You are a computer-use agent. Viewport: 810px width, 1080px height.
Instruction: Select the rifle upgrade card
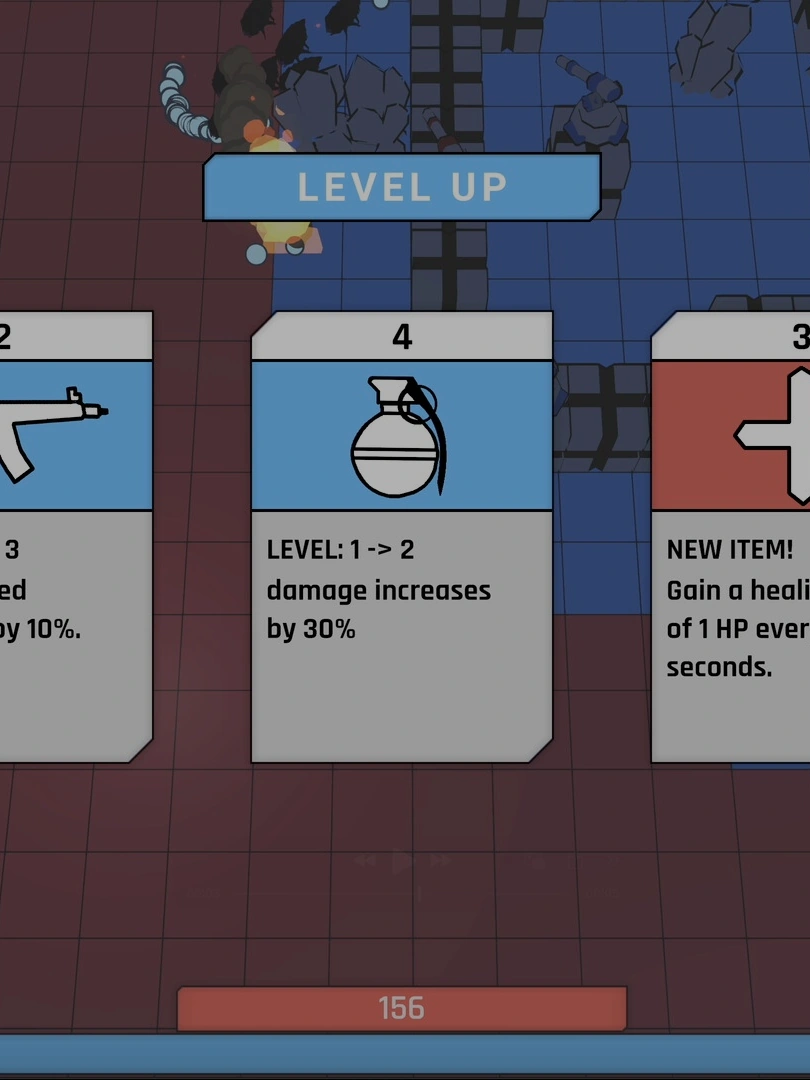[x=70, y=537]
